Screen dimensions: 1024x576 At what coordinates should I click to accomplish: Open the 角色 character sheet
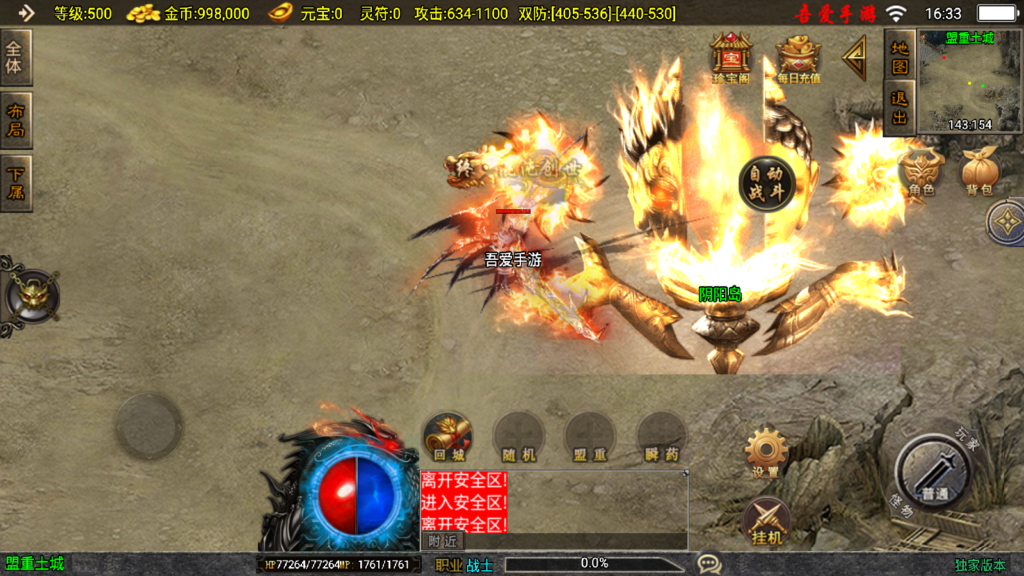pyautogui.click(x=921, y=171)
